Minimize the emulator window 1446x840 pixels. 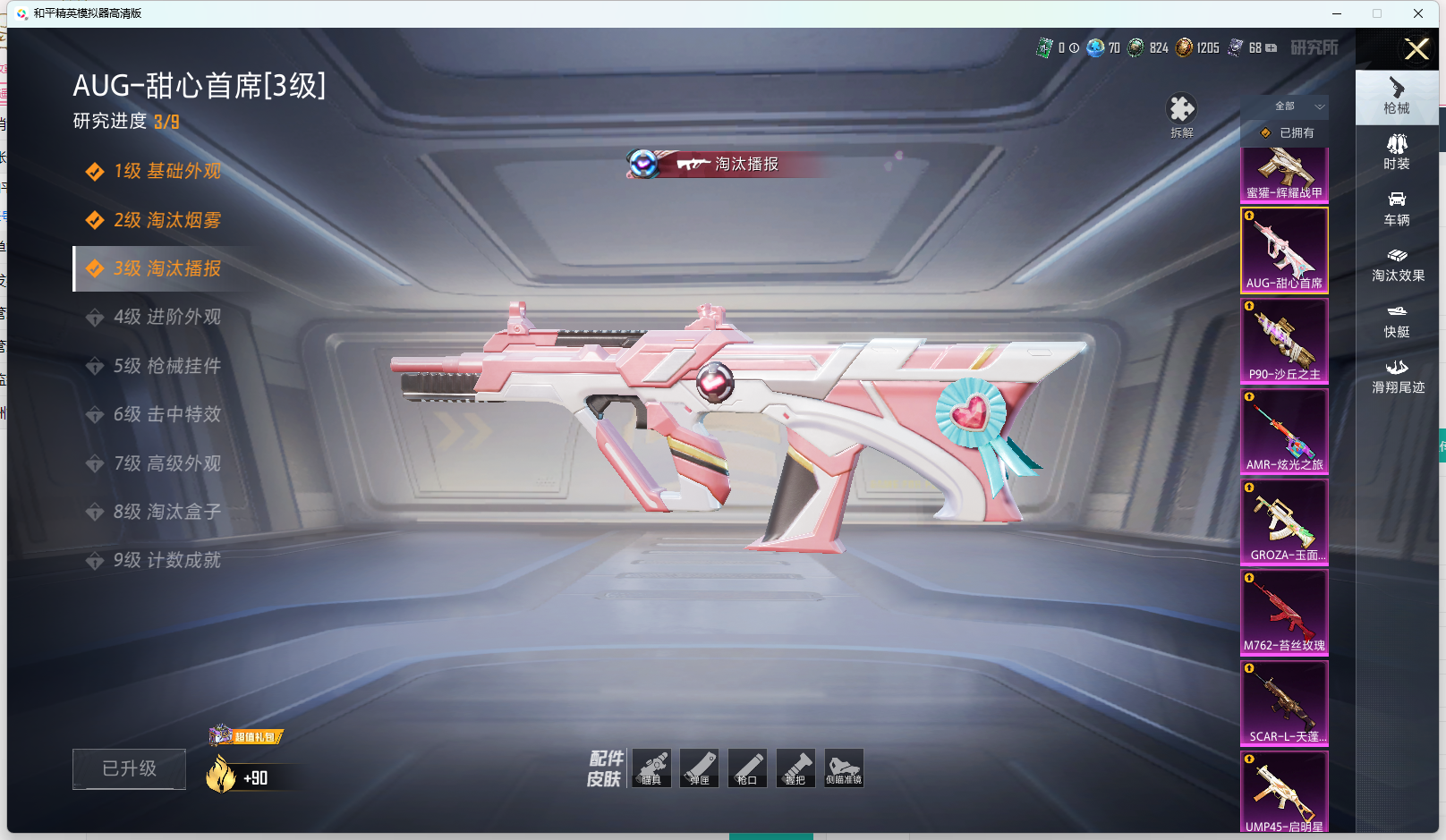1337,13
